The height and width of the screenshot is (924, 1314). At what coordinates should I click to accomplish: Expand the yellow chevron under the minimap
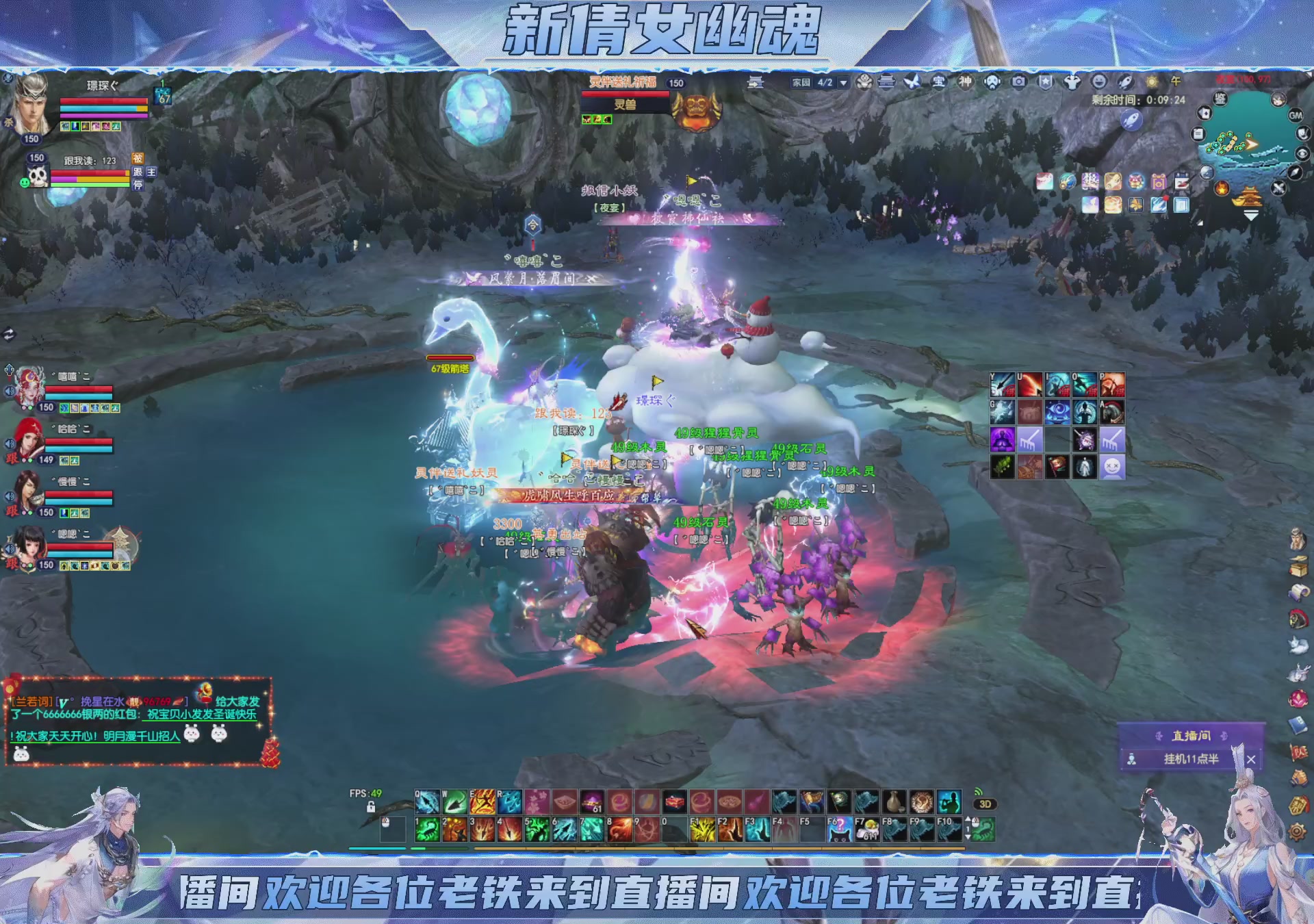(x=1251, y=213)
